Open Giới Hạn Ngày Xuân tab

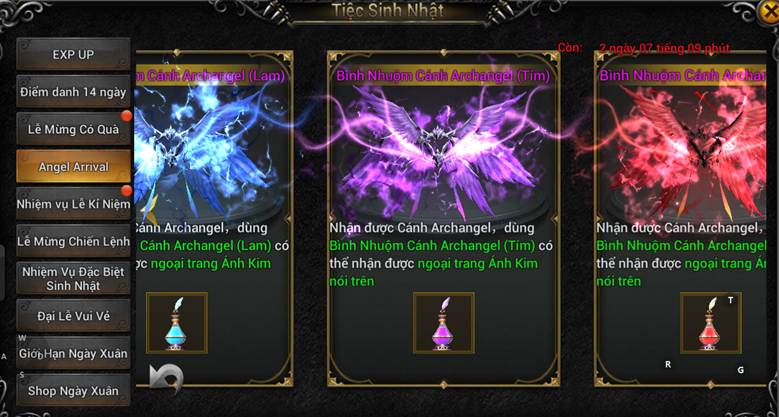(73, 353)
